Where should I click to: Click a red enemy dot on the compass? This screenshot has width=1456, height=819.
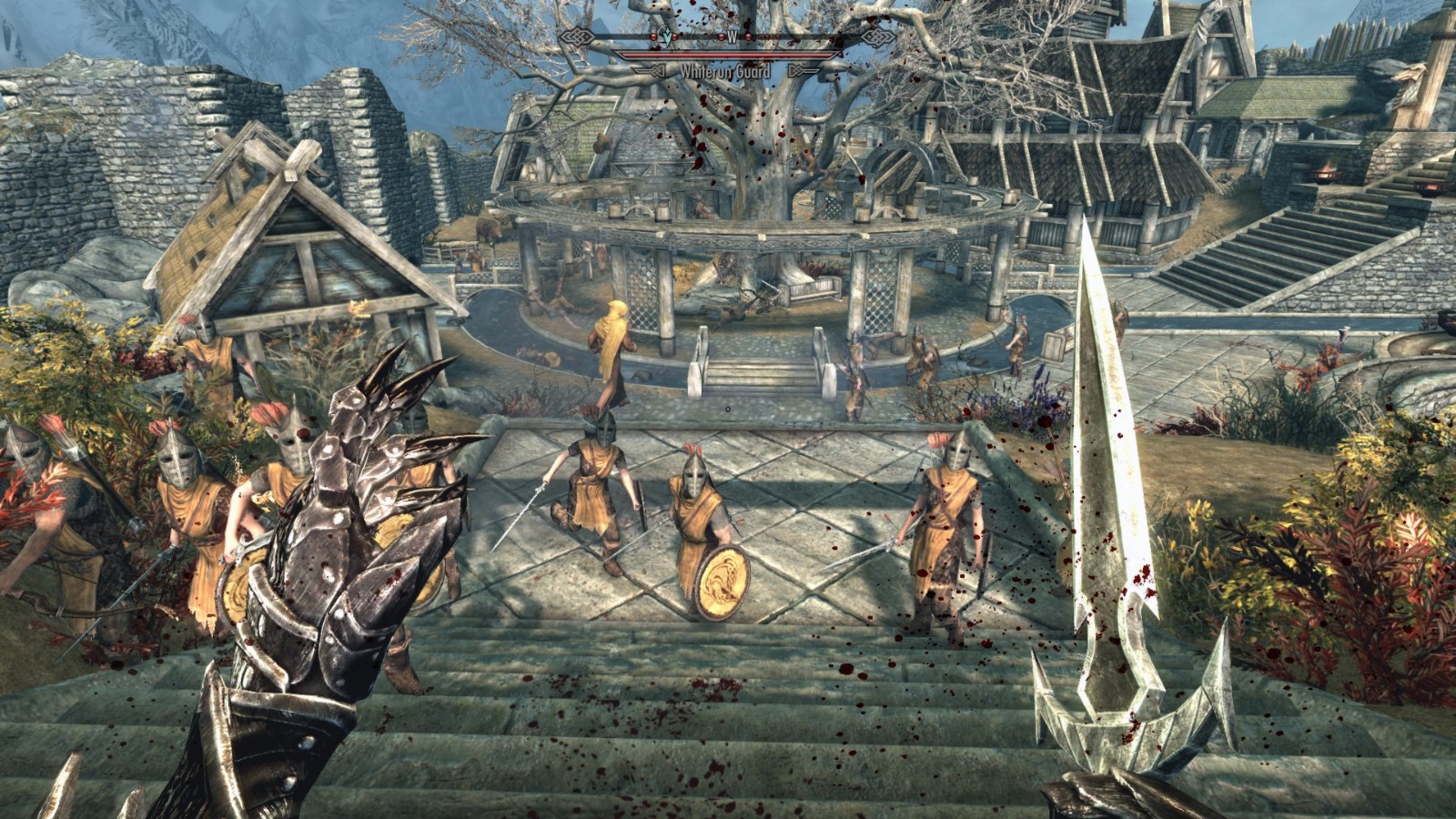click(719, 36)
